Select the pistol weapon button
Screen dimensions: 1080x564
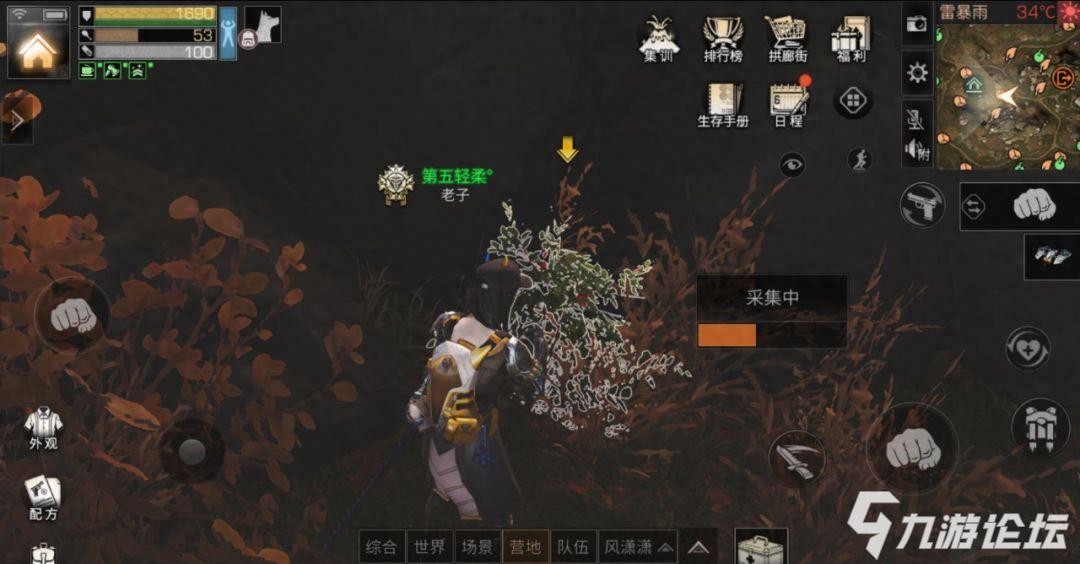[x=922, y=206]
